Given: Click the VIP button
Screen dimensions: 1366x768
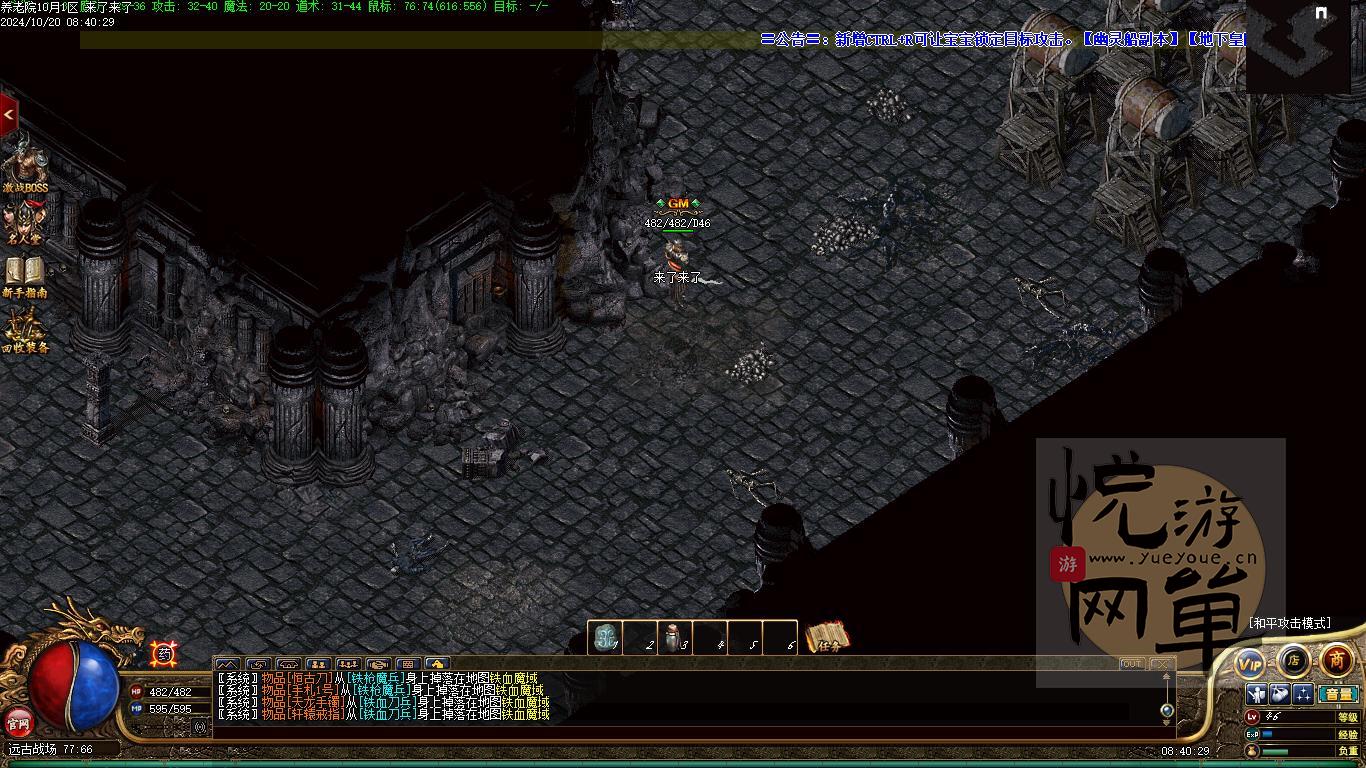Looking at the screenshot, I should point(1250,662).
